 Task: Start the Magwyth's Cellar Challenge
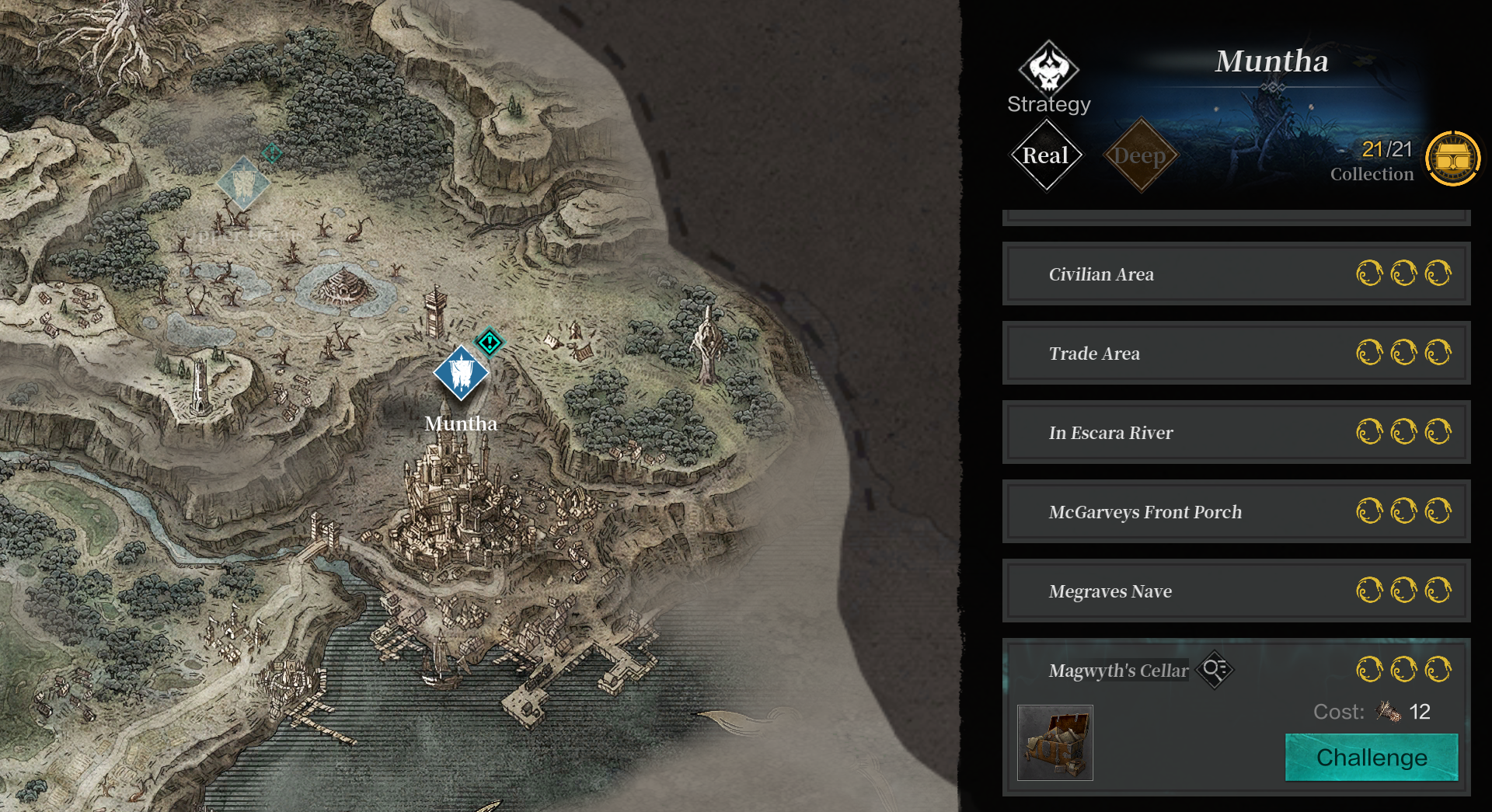(1371, 758)
